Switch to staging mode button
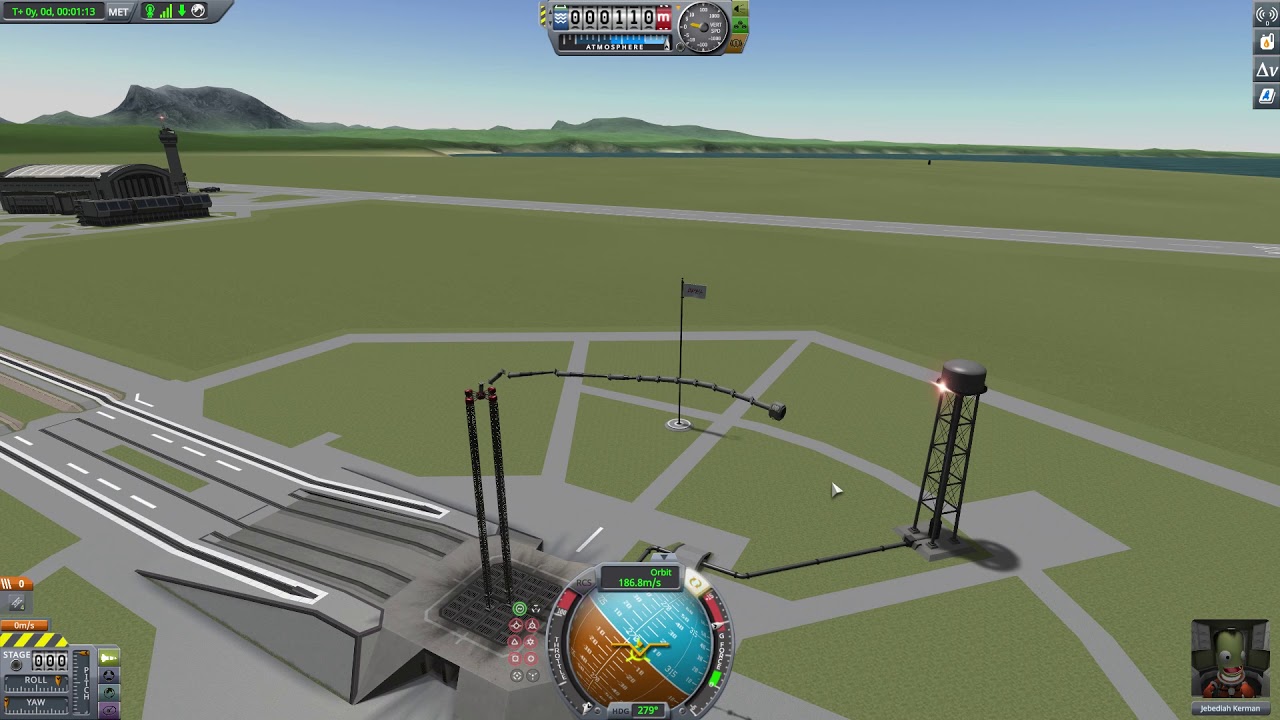 pyautogui.click(x=109, y=657)
